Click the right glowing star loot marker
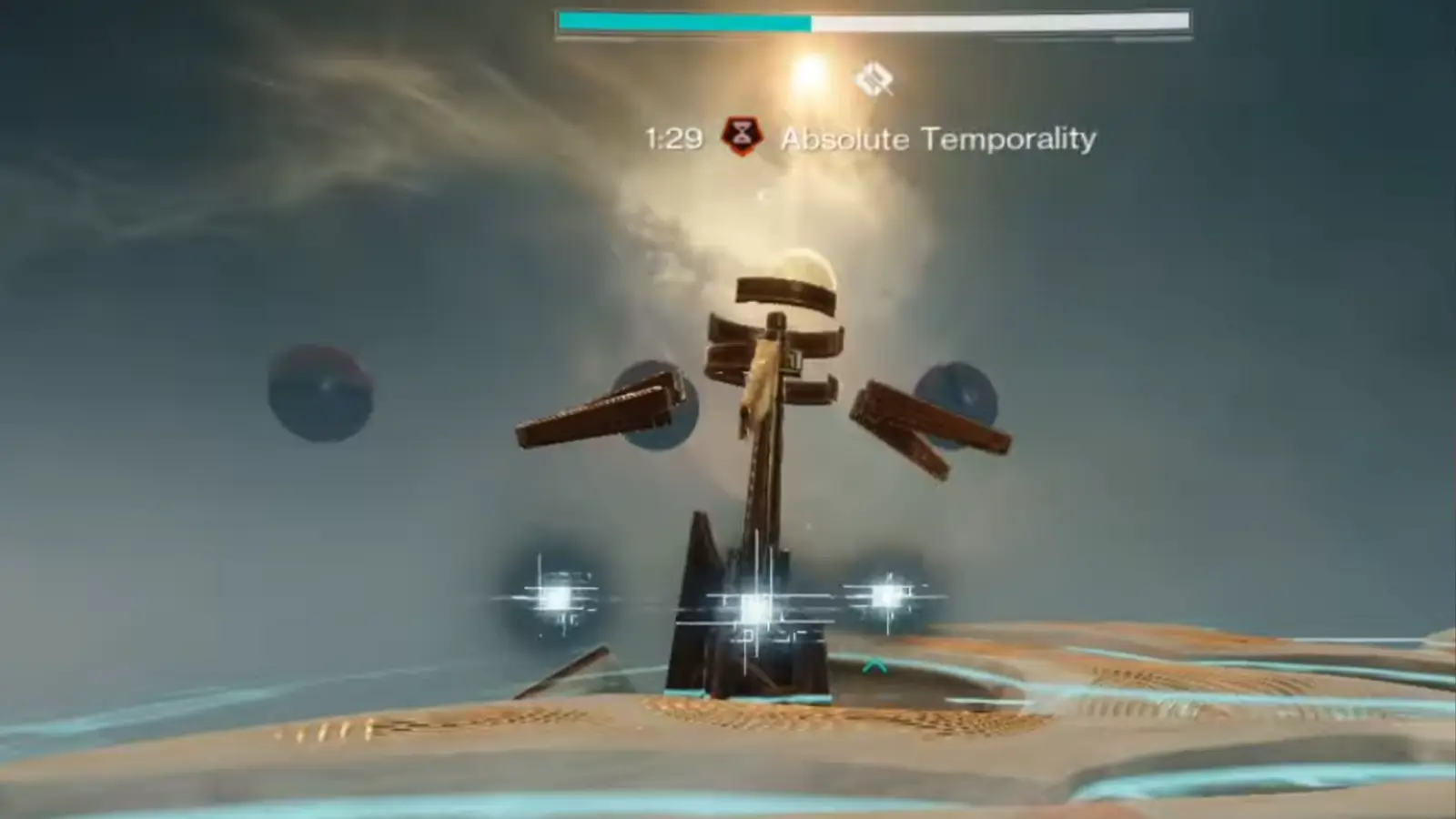 tap(887, 597)
